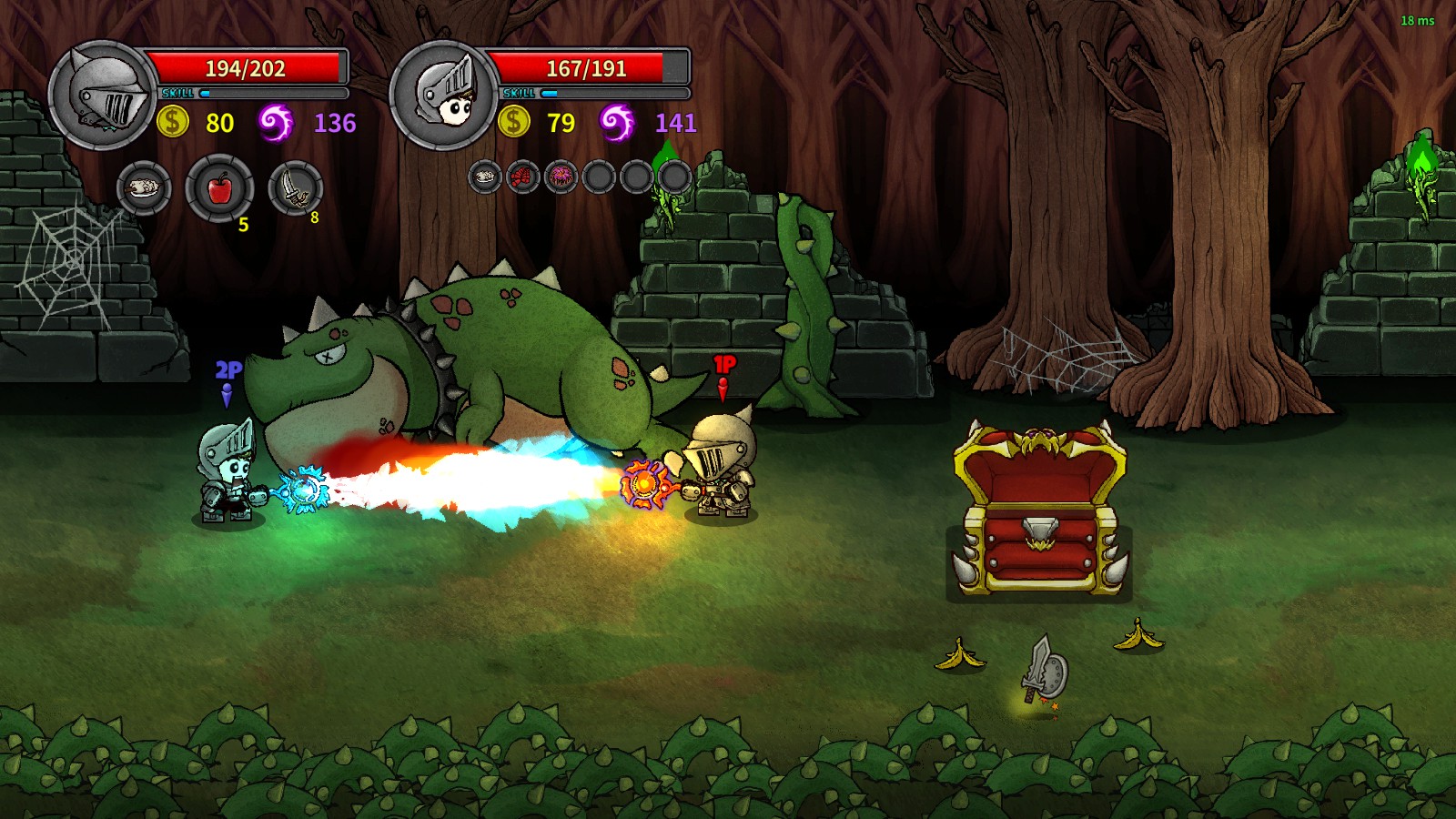
Task: Click player 2's SKILL gauge label
Action: coord(520,93)
